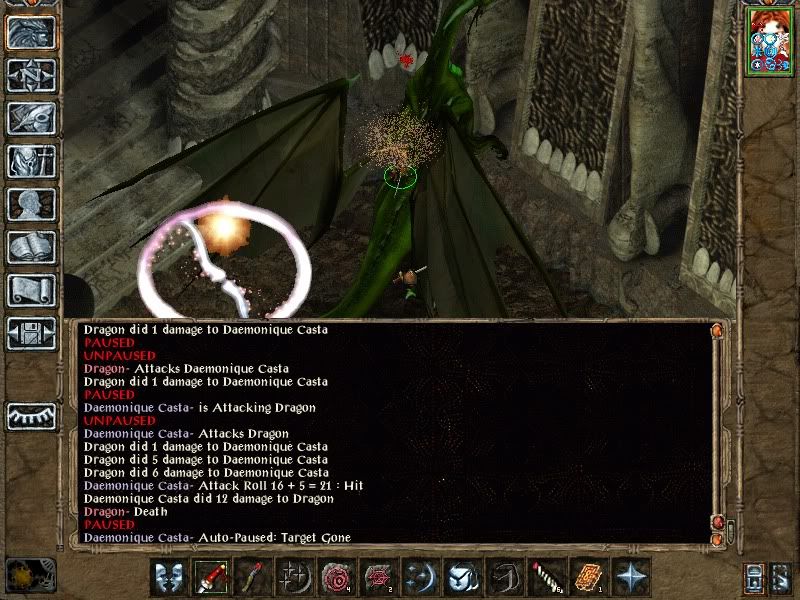
Task: Open the mage spellbook icon
Action: (31, 247)
